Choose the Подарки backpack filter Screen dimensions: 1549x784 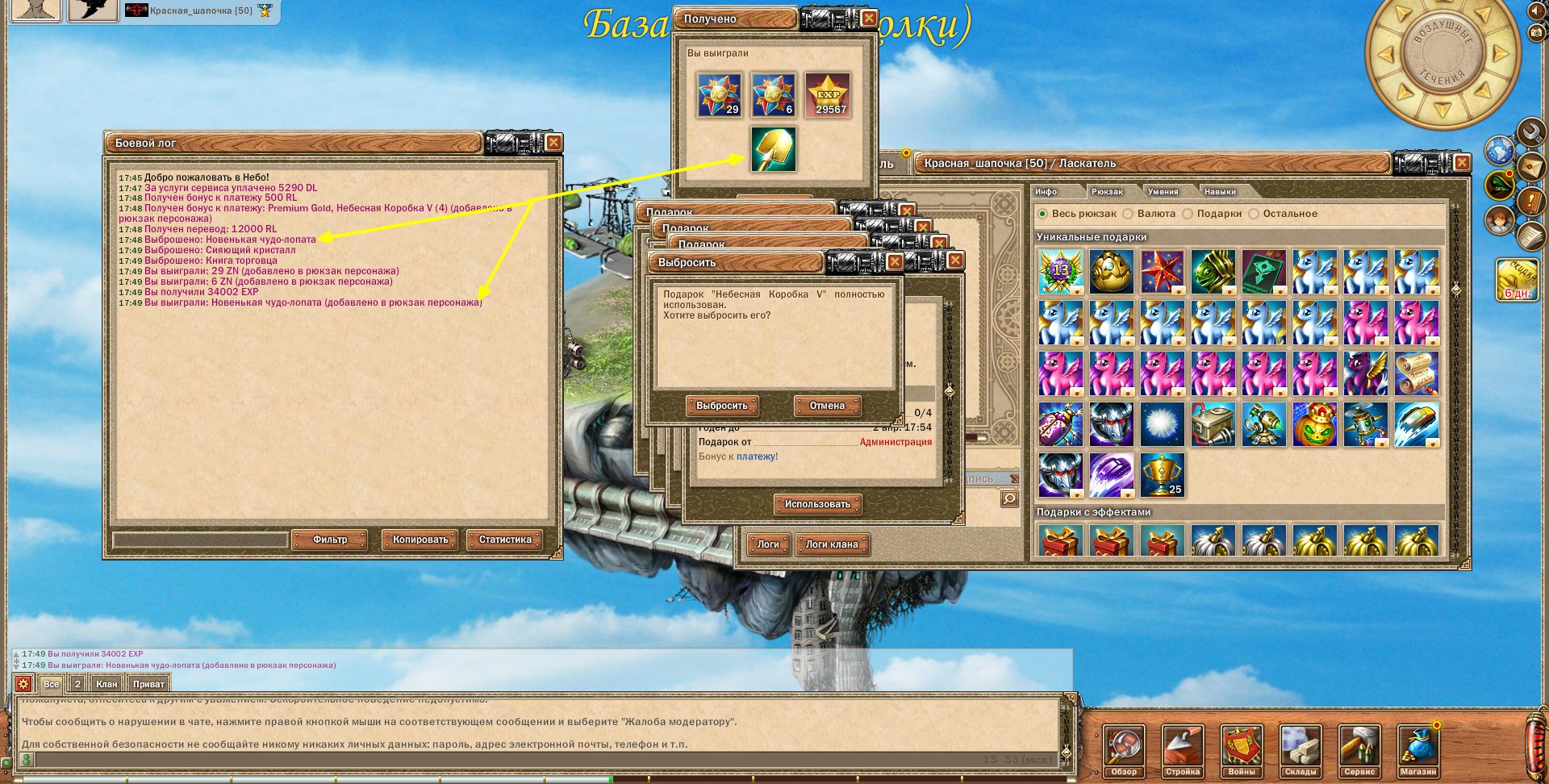coord(1188,214)
